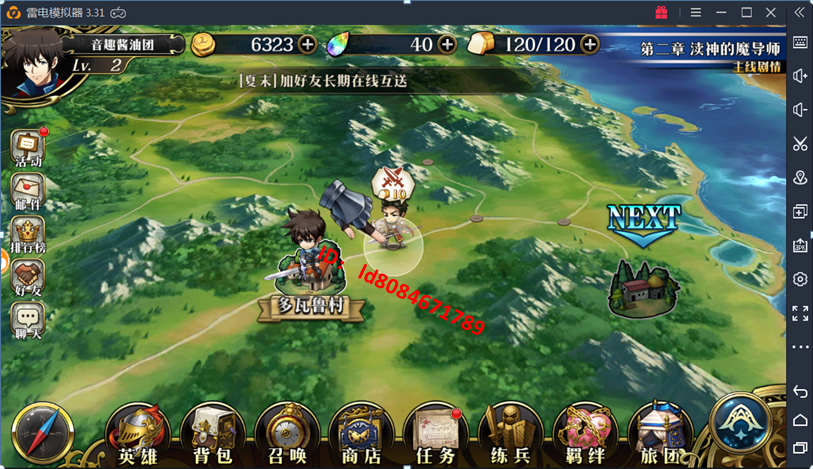Select the NEXT village stage marker
Screen dimensions: 813x469
point(643,284)
